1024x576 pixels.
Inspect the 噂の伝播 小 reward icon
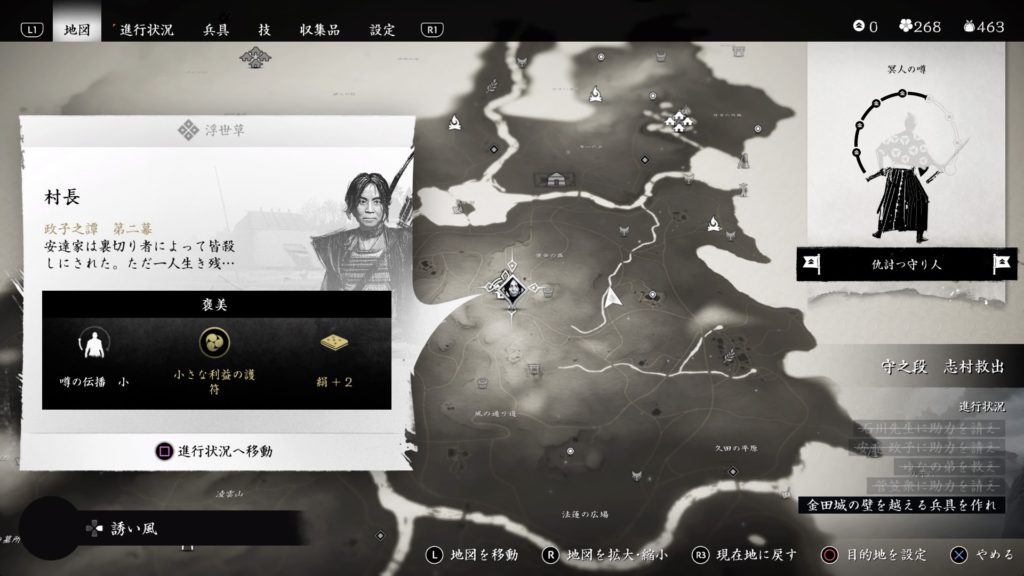tap(94, 345)
